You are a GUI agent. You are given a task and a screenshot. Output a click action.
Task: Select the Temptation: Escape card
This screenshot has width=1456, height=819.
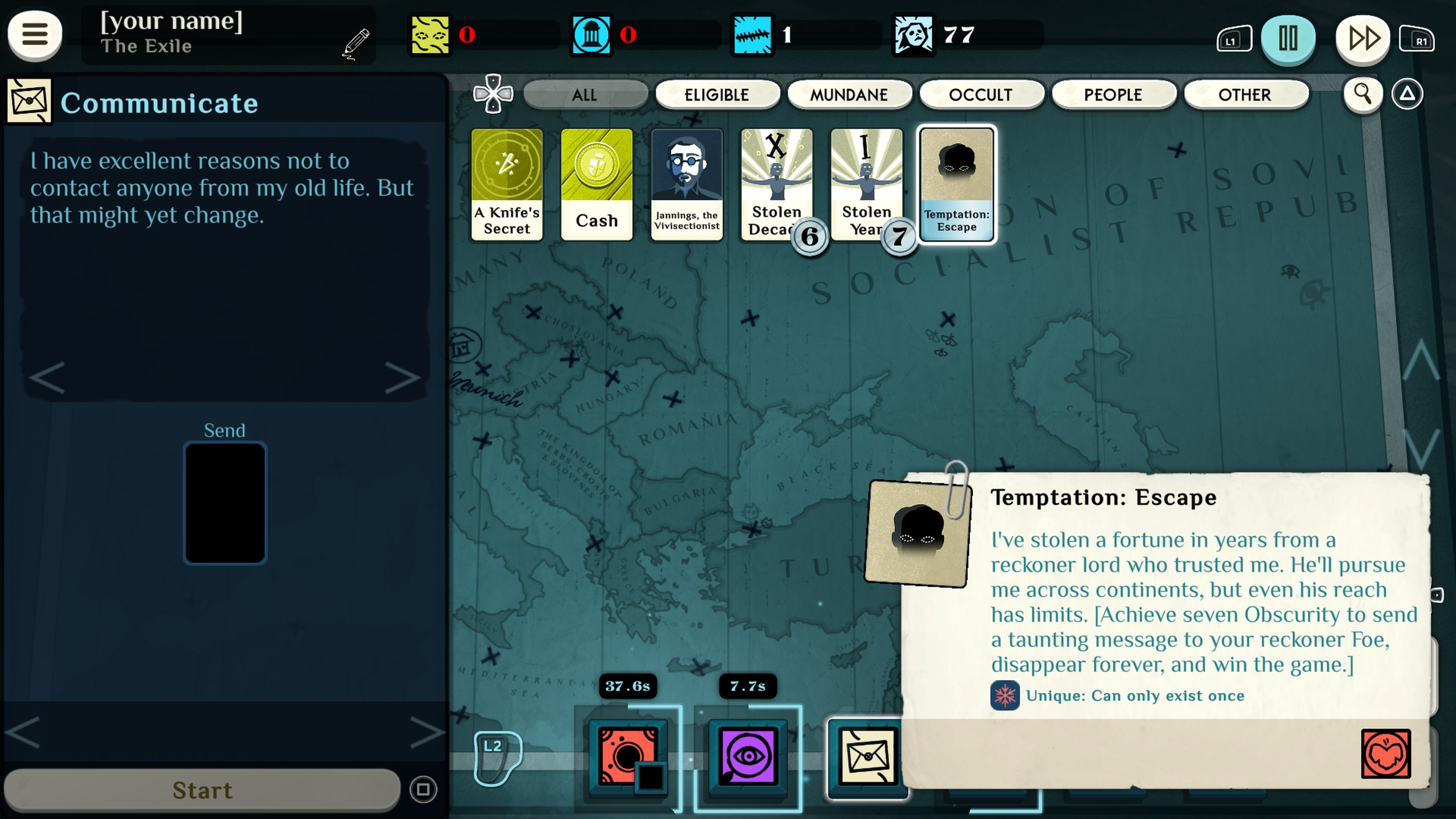tap(956, 184)
